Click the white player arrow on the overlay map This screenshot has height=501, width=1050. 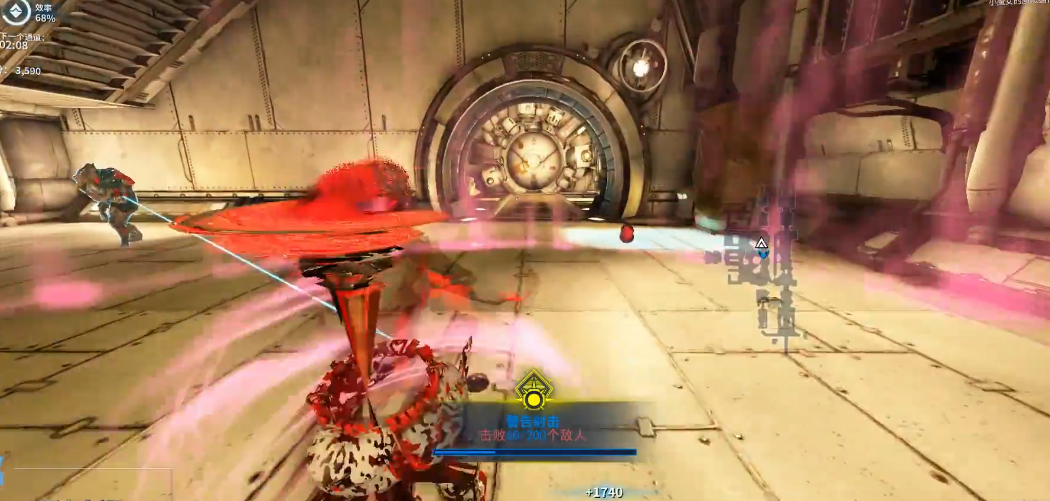click(761, 243)
